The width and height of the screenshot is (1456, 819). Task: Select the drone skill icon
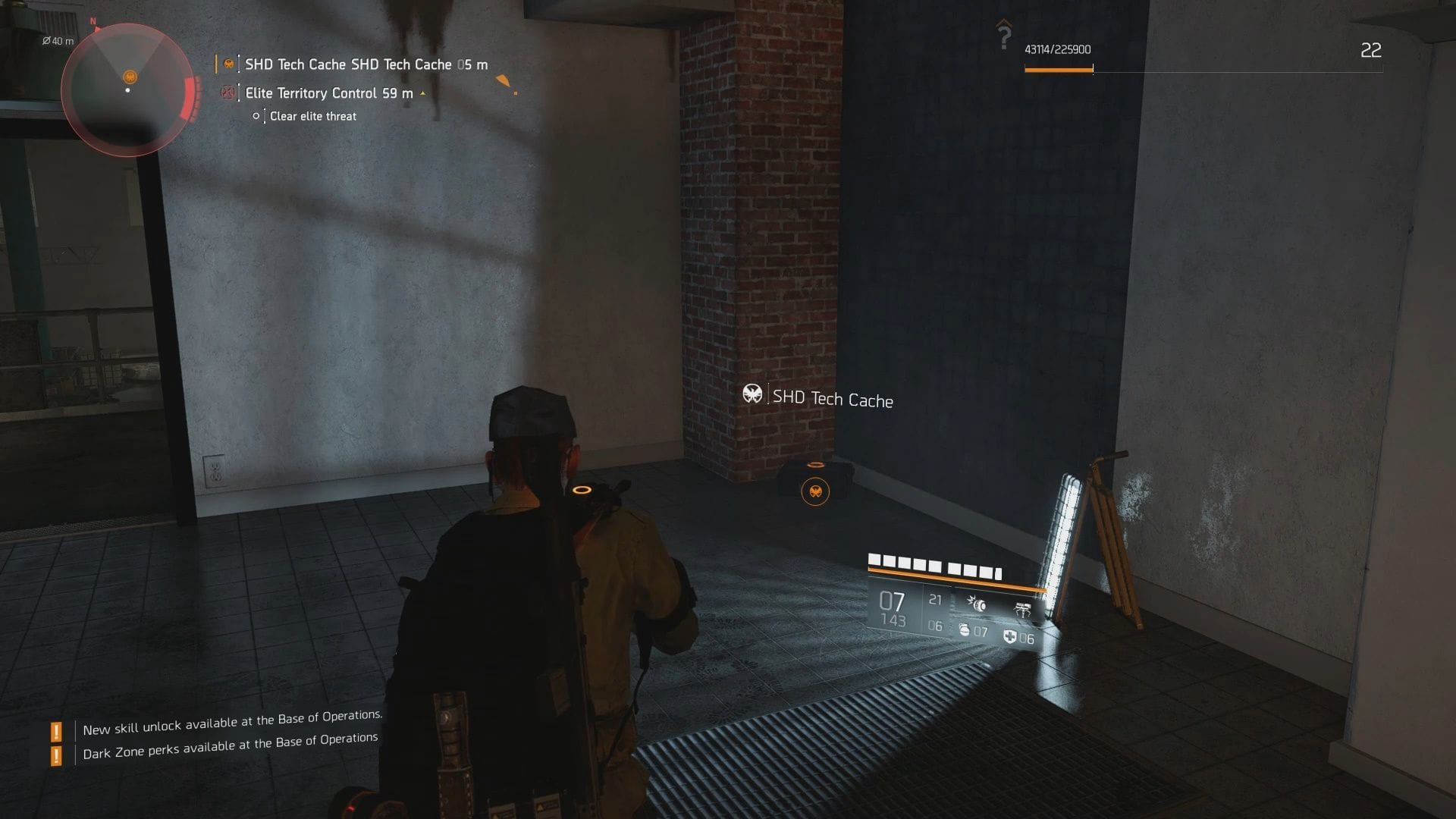[1023, 610]
